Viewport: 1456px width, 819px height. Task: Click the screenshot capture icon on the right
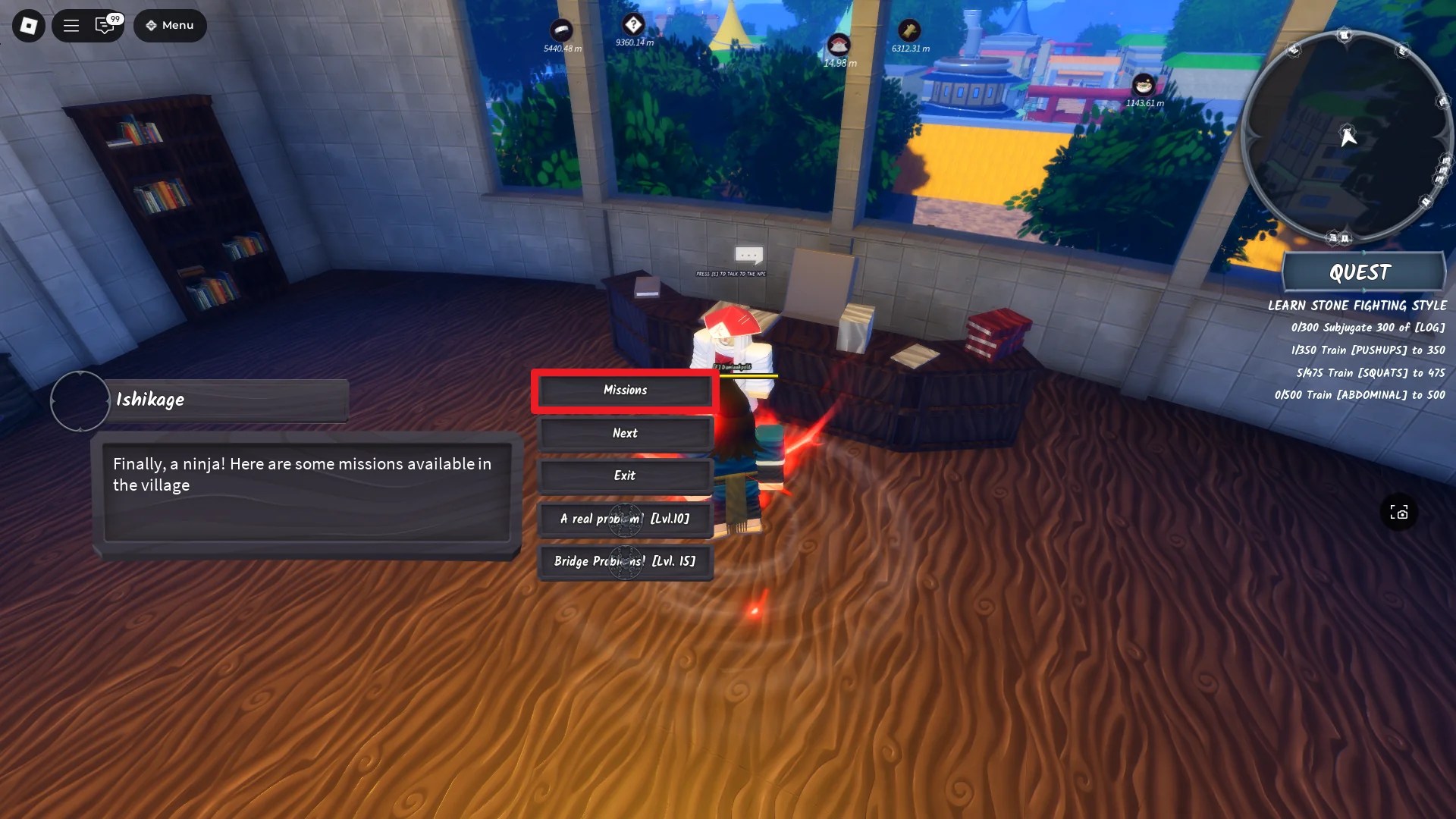(1400, 513)
